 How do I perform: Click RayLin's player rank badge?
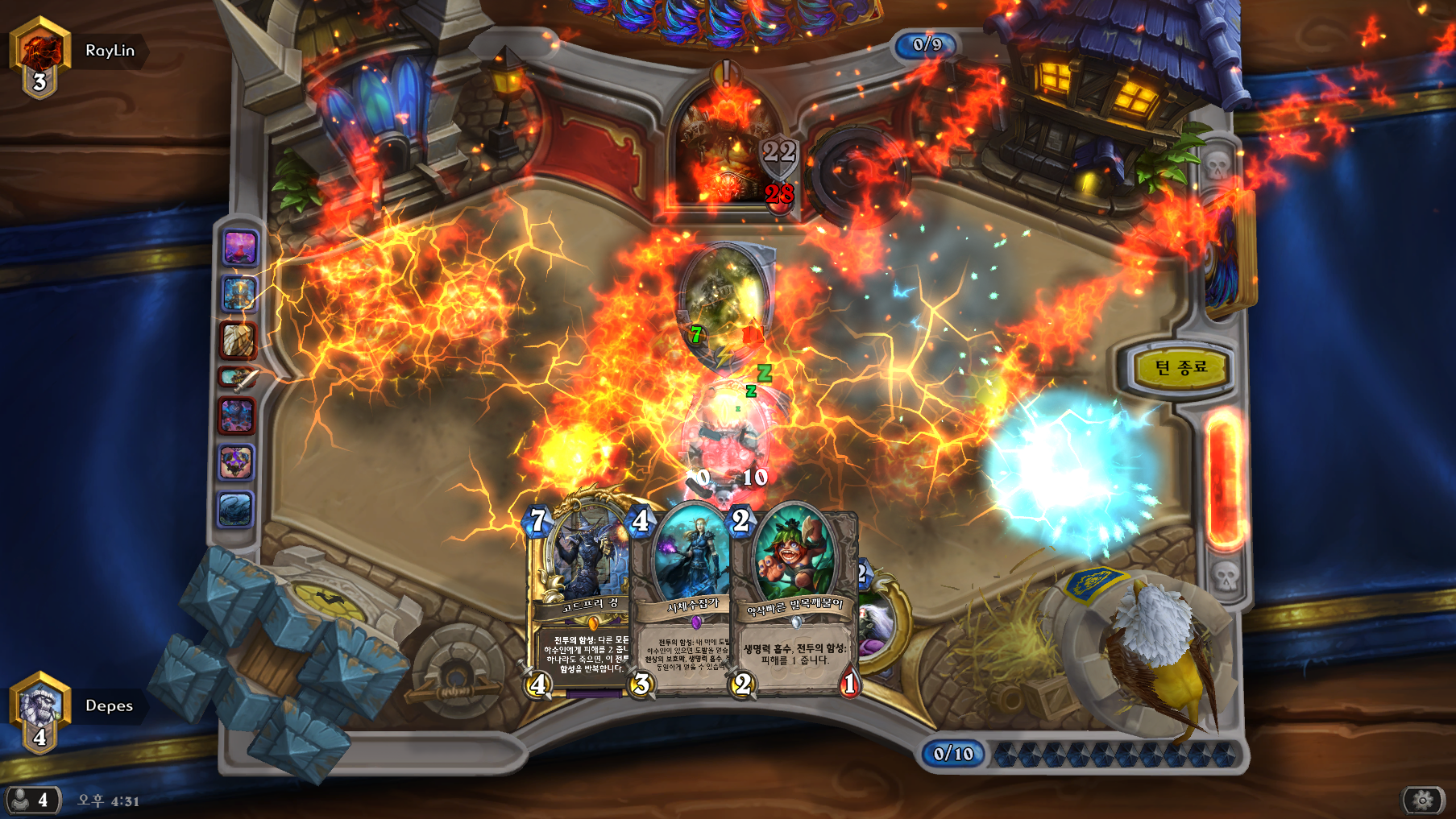click(x=39, y=58)
